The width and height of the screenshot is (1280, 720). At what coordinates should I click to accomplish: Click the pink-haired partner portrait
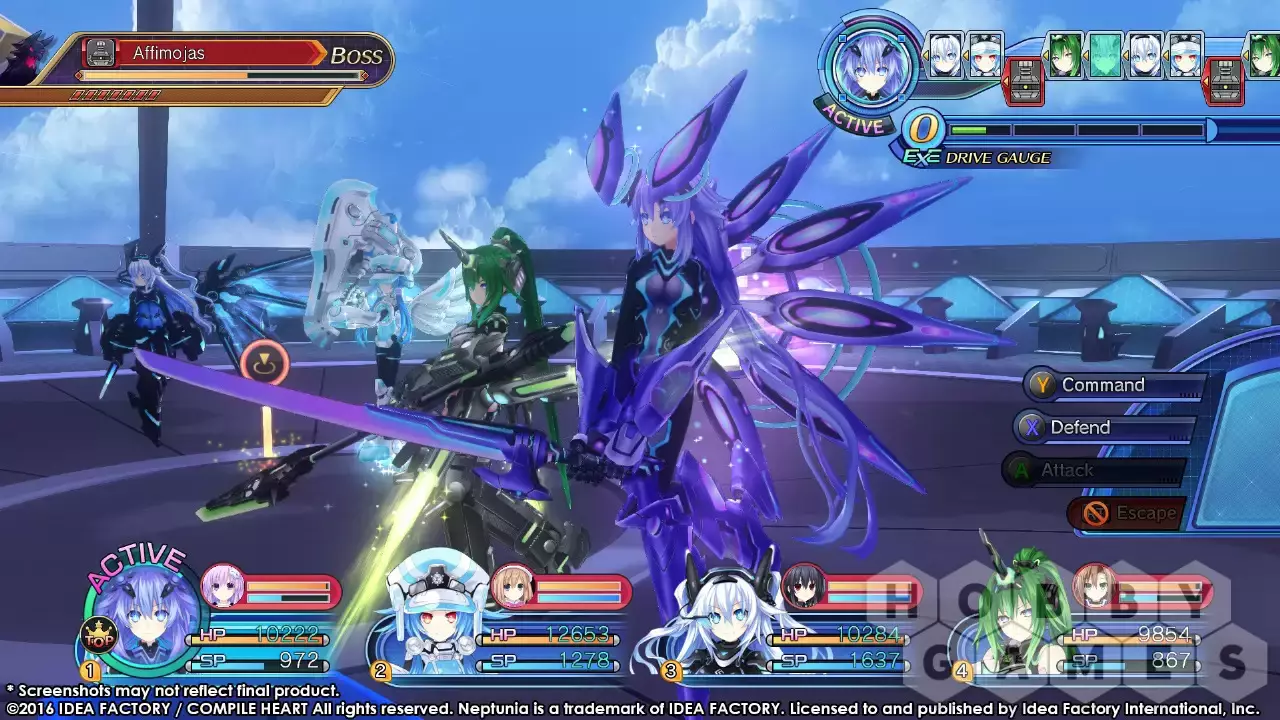click(222, 587)
